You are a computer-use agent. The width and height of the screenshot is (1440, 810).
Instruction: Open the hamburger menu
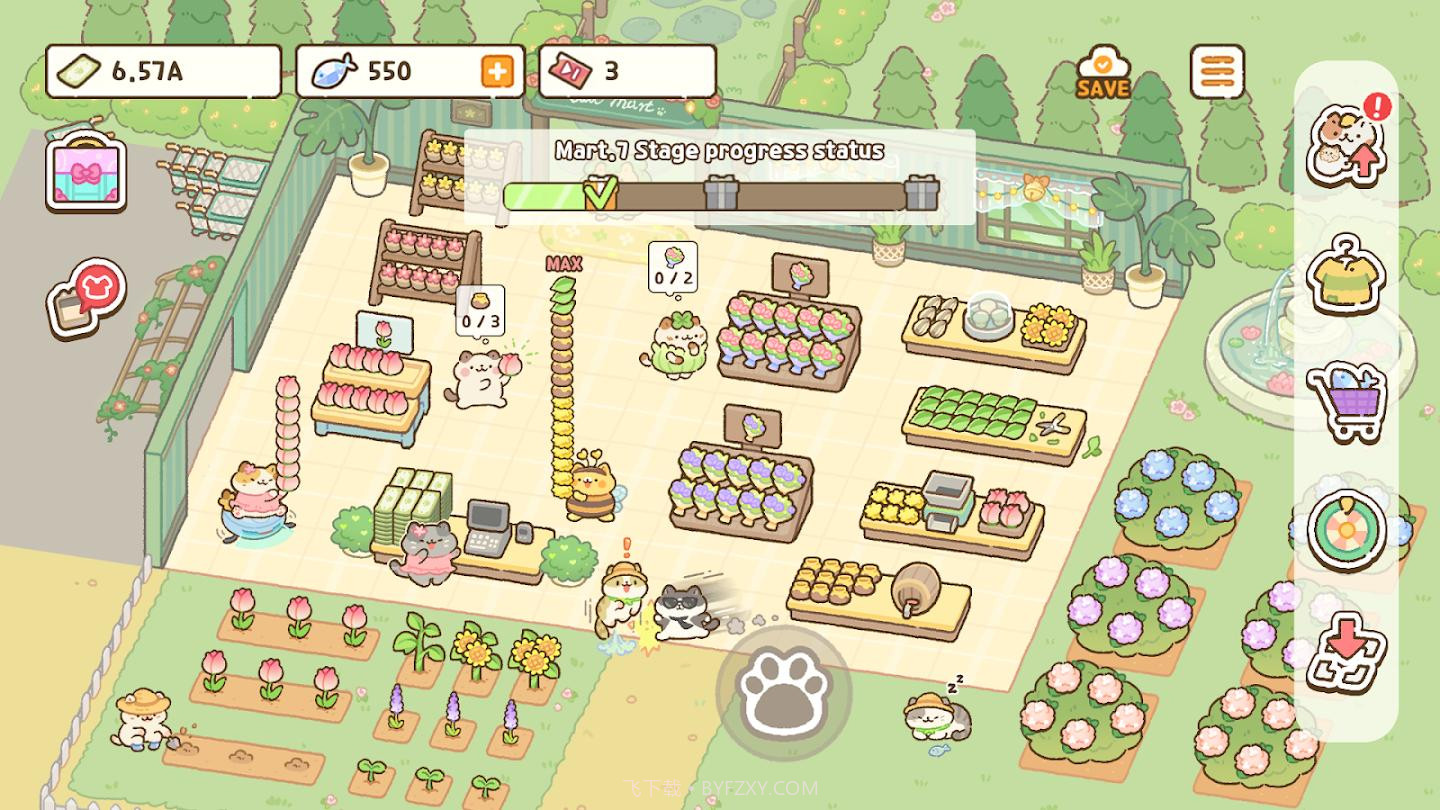[x=1217, y=72]
